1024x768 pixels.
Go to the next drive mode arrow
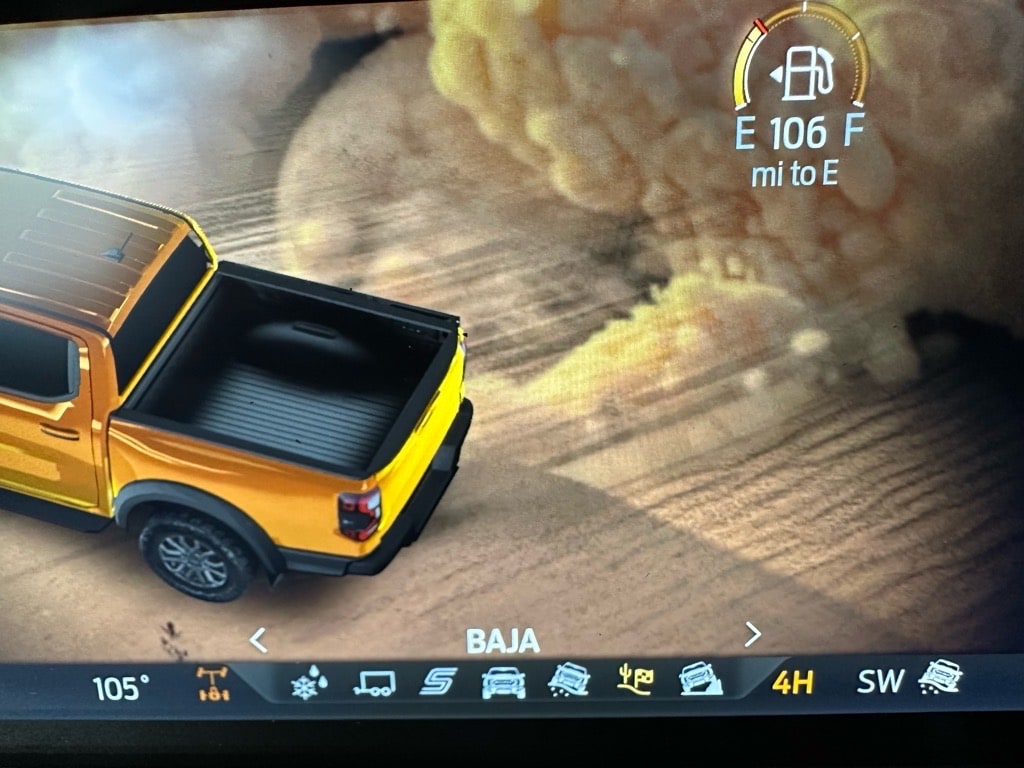(753, 634)
